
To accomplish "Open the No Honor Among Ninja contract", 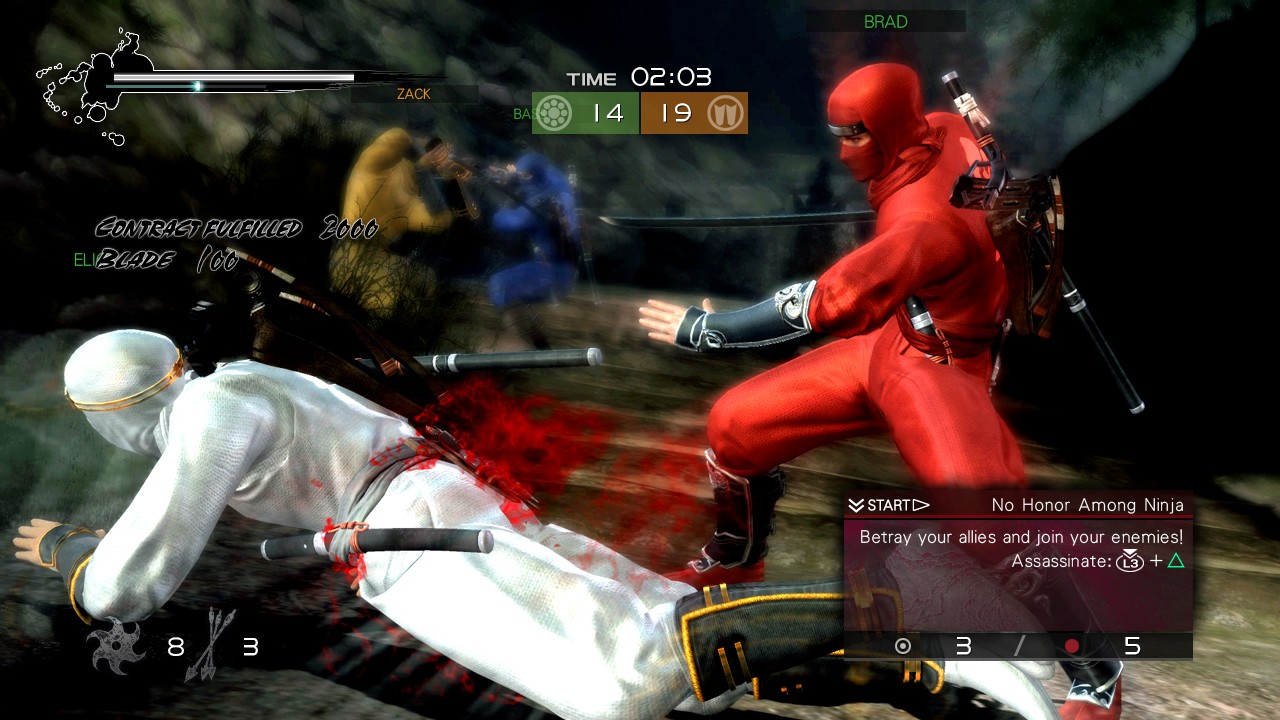I will coord(1086,505).
